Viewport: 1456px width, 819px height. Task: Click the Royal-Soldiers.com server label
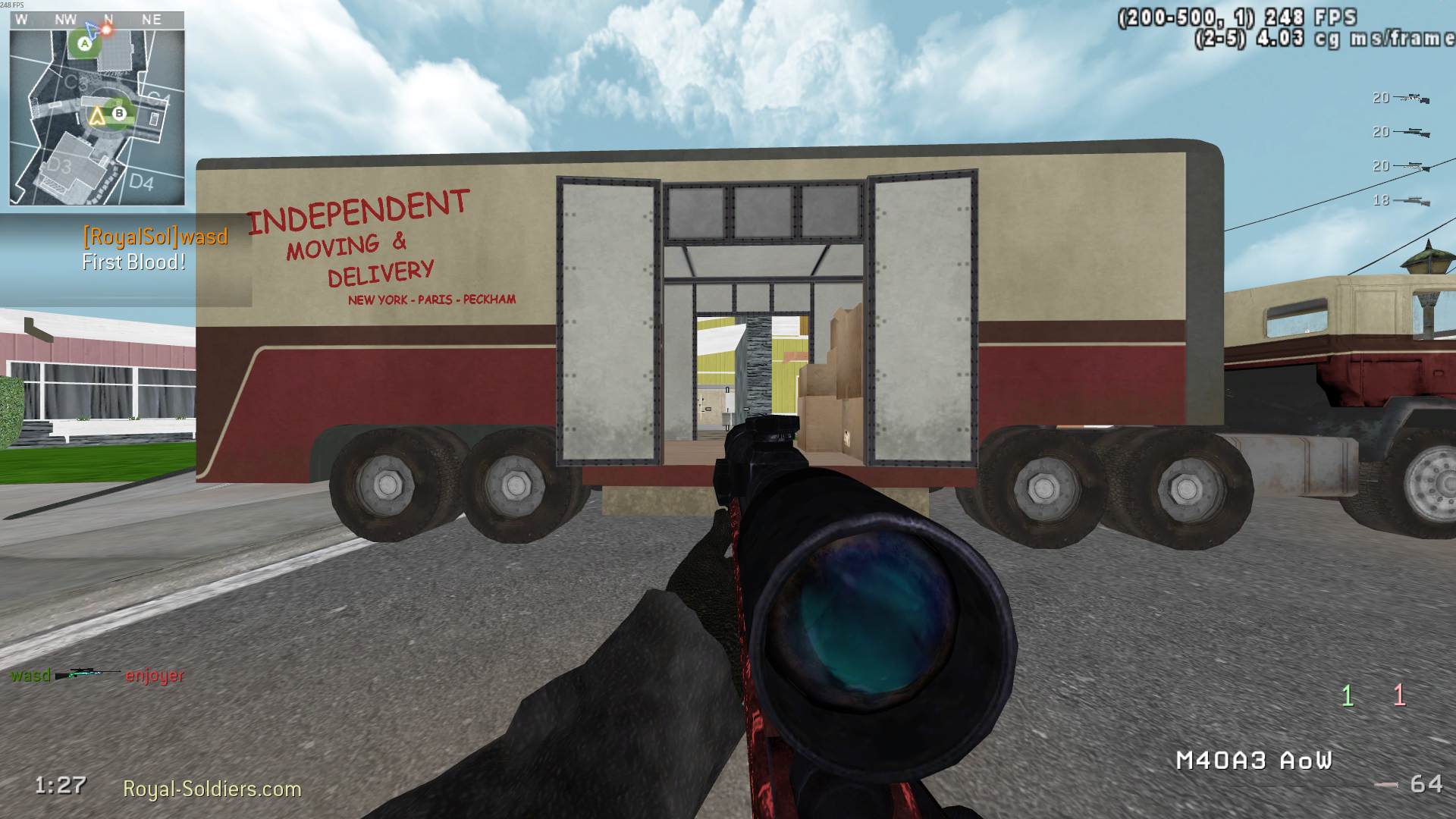click(x=212, y=789)
